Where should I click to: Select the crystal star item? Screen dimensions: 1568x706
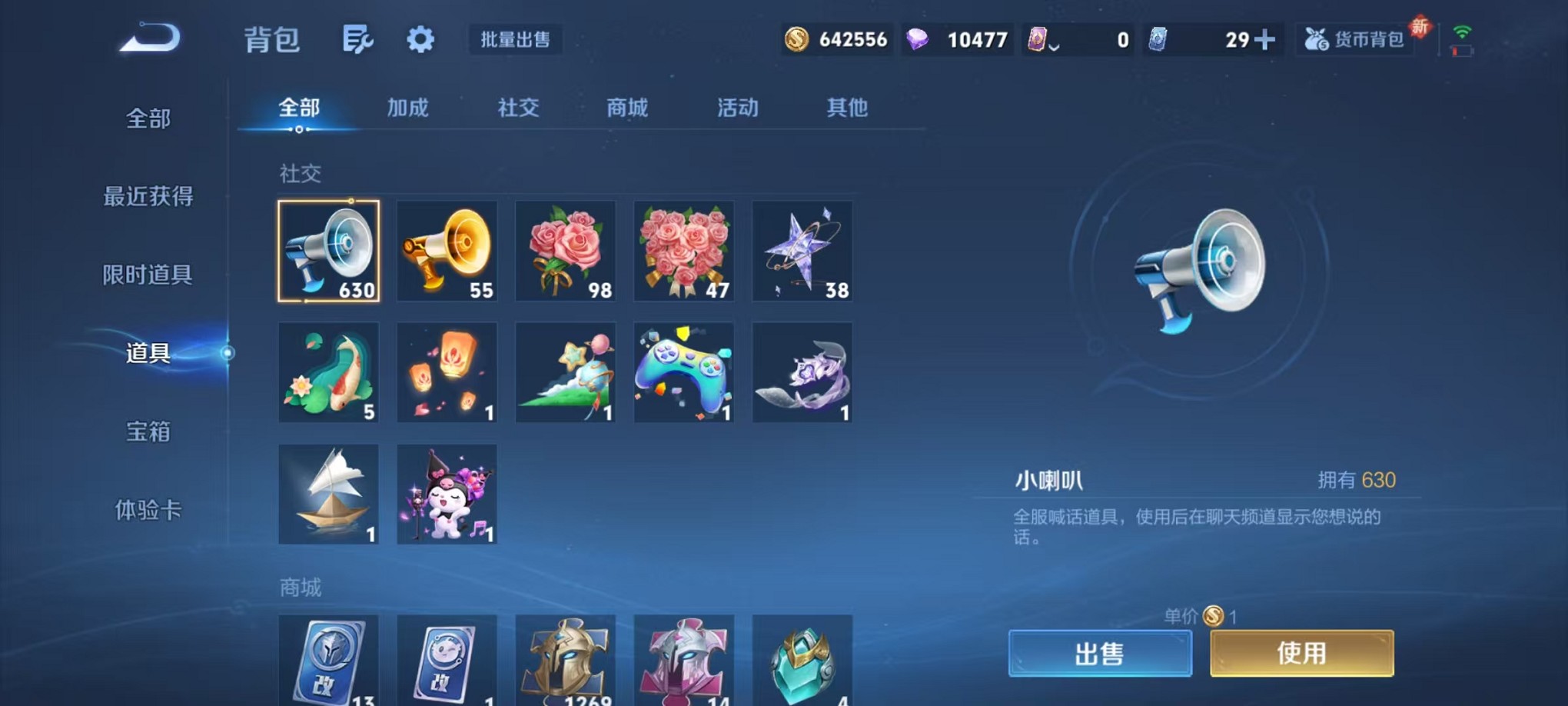[x=802, y=252]
